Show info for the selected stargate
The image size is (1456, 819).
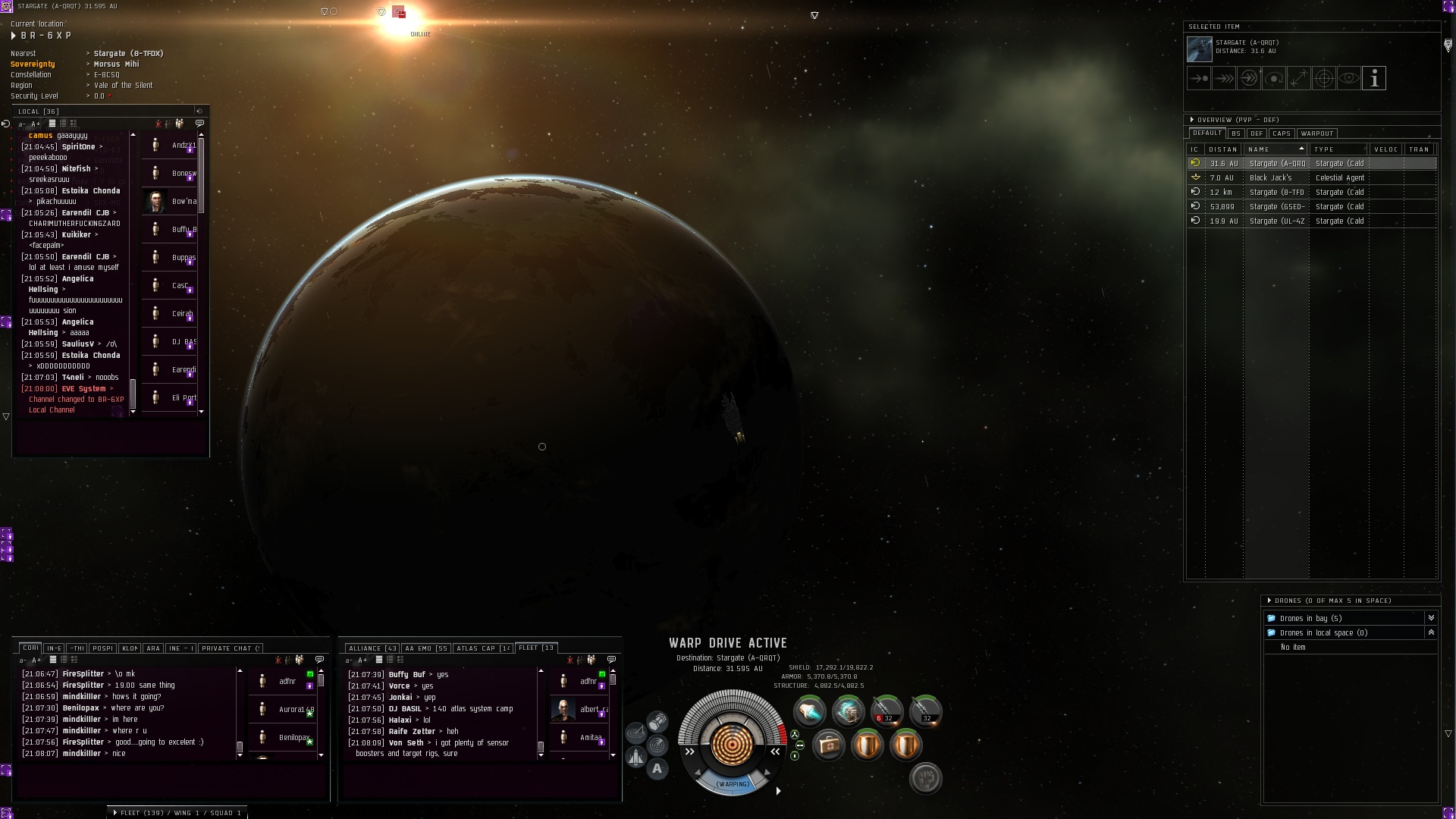1373,78
